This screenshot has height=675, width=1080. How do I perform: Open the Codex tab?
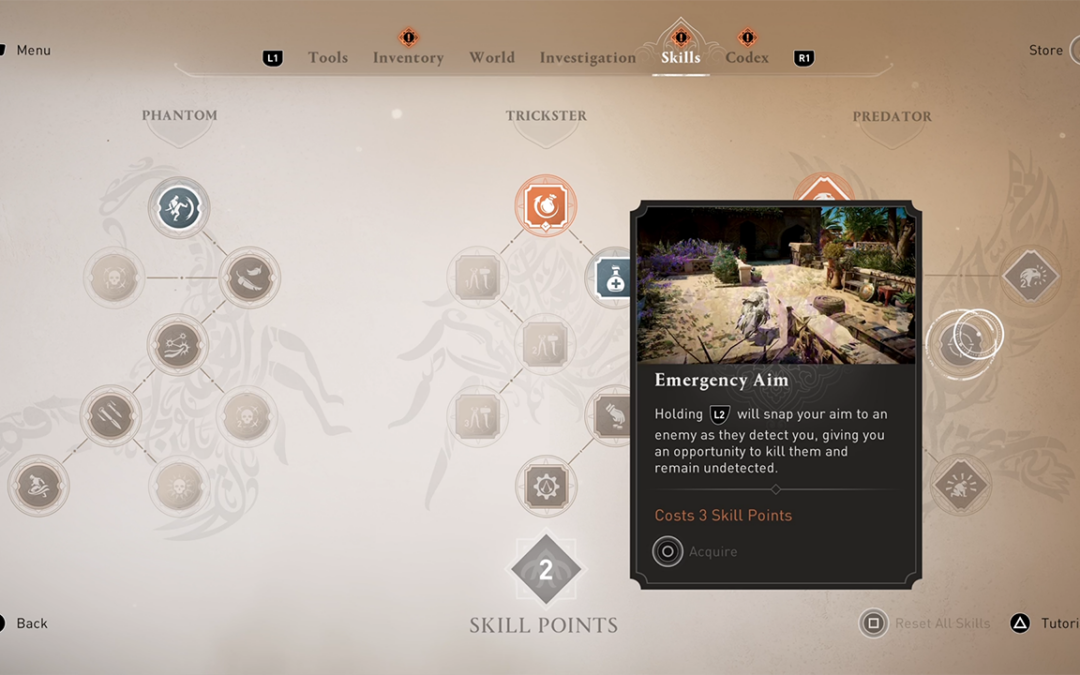pos(747,58)
